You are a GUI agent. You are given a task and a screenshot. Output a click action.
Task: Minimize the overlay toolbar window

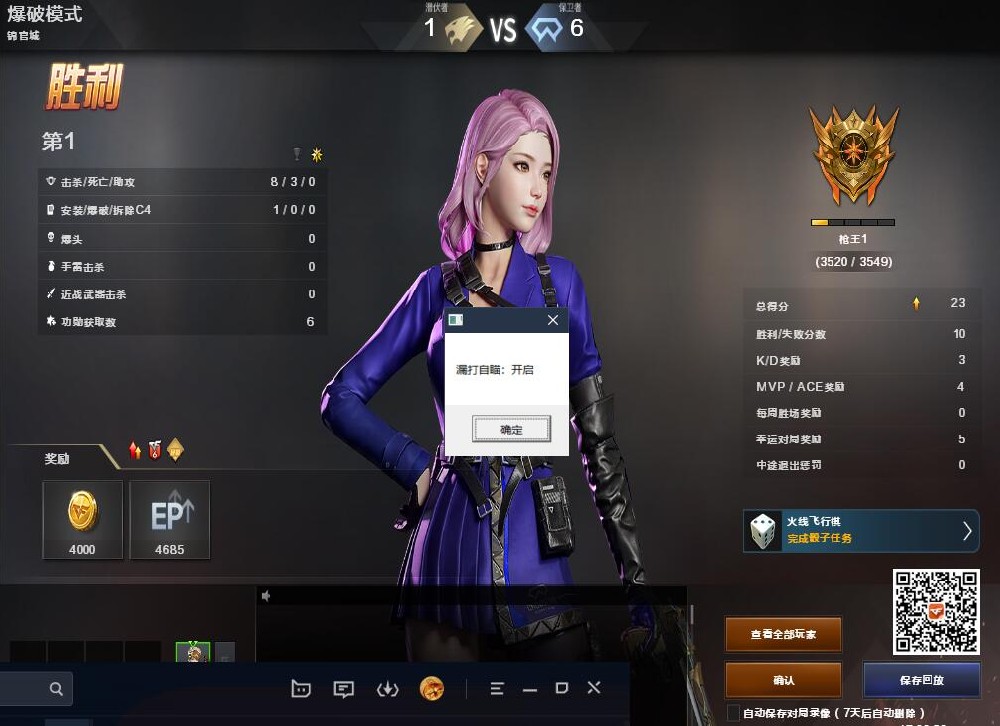tap(530, 689)
